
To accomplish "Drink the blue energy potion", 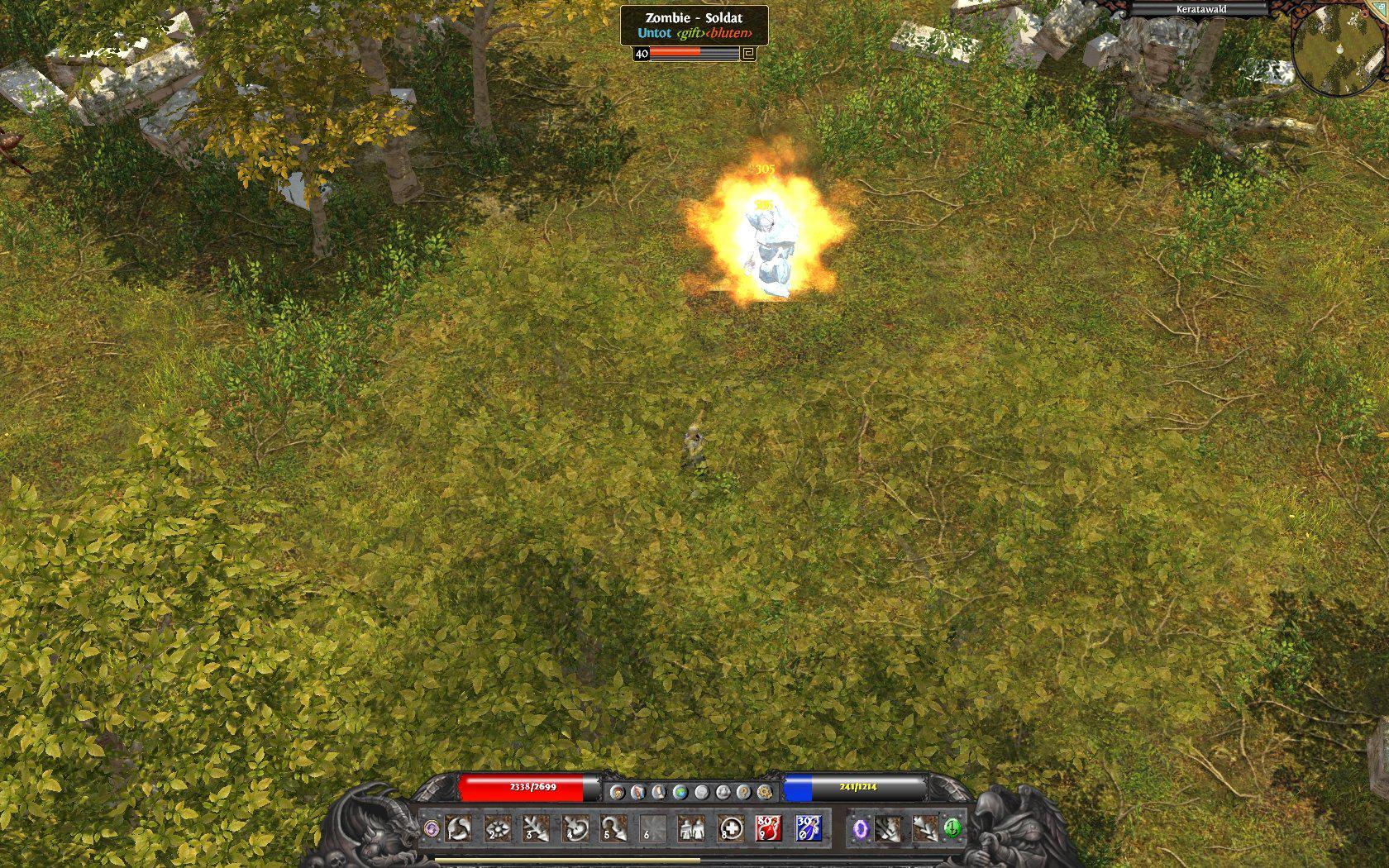I will (808, 827).
